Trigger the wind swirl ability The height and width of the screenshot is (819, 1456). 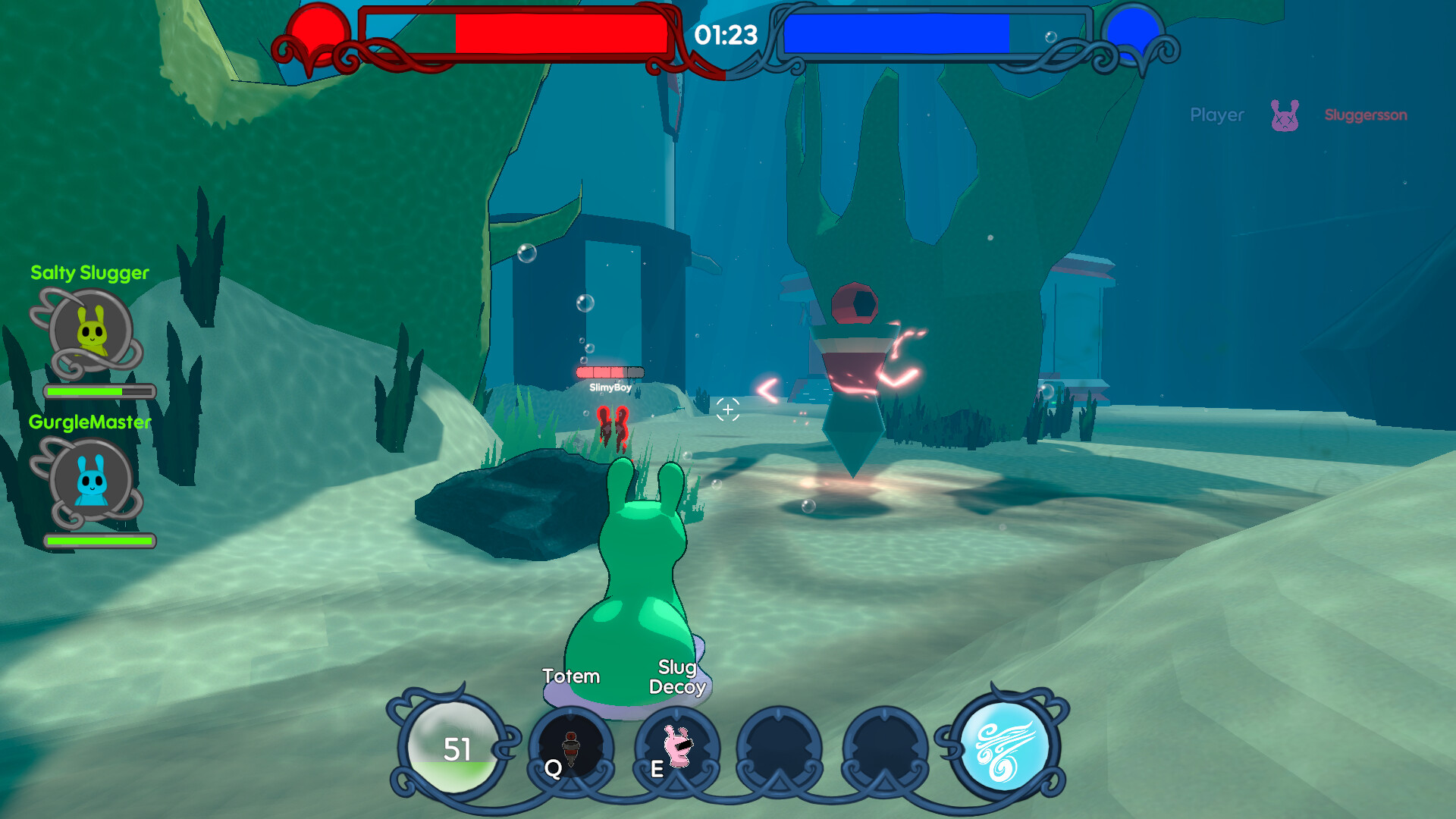1004,746
